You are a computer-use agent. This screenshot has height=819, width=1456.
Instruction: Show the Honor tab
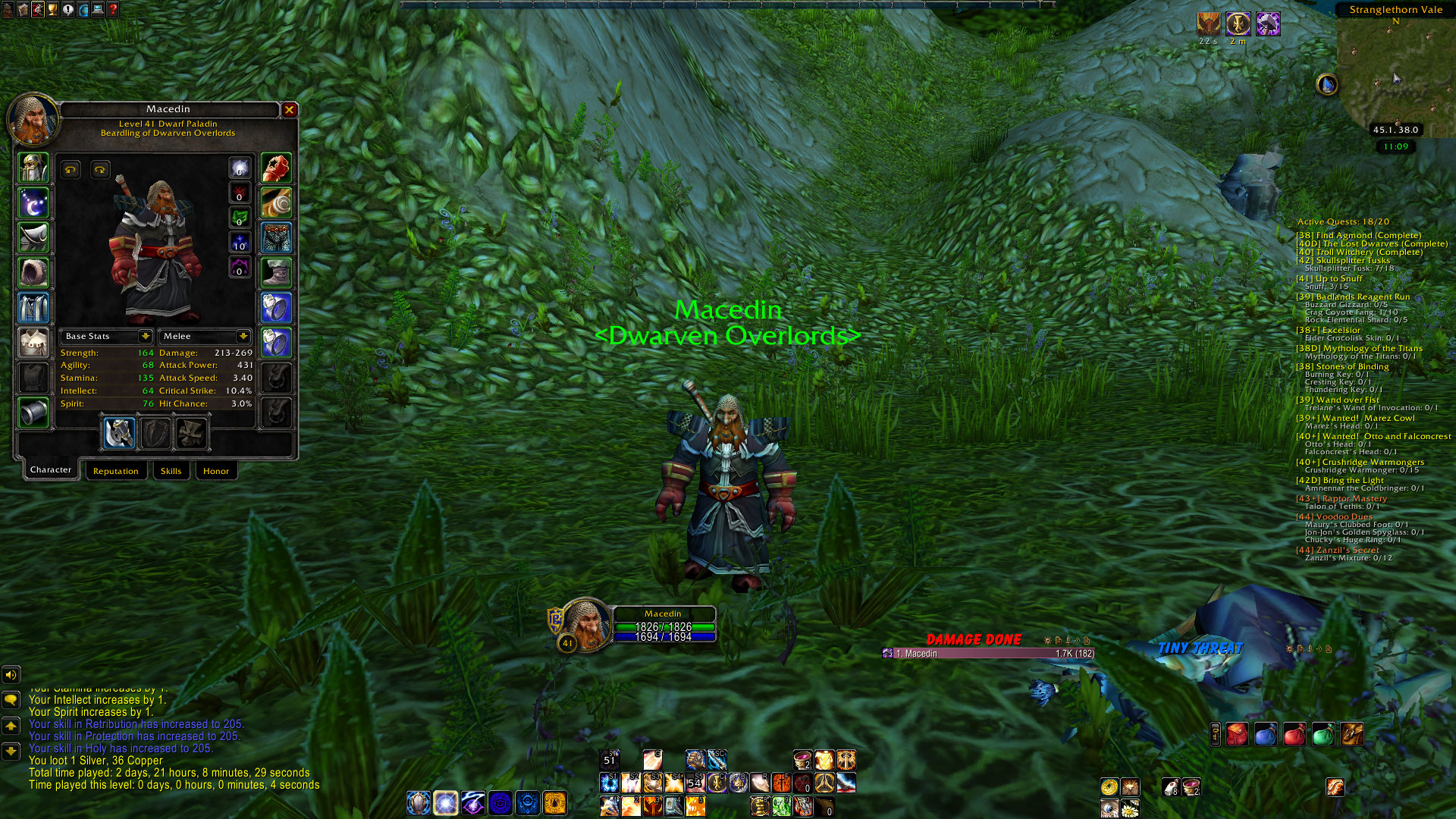pos(215,471)
